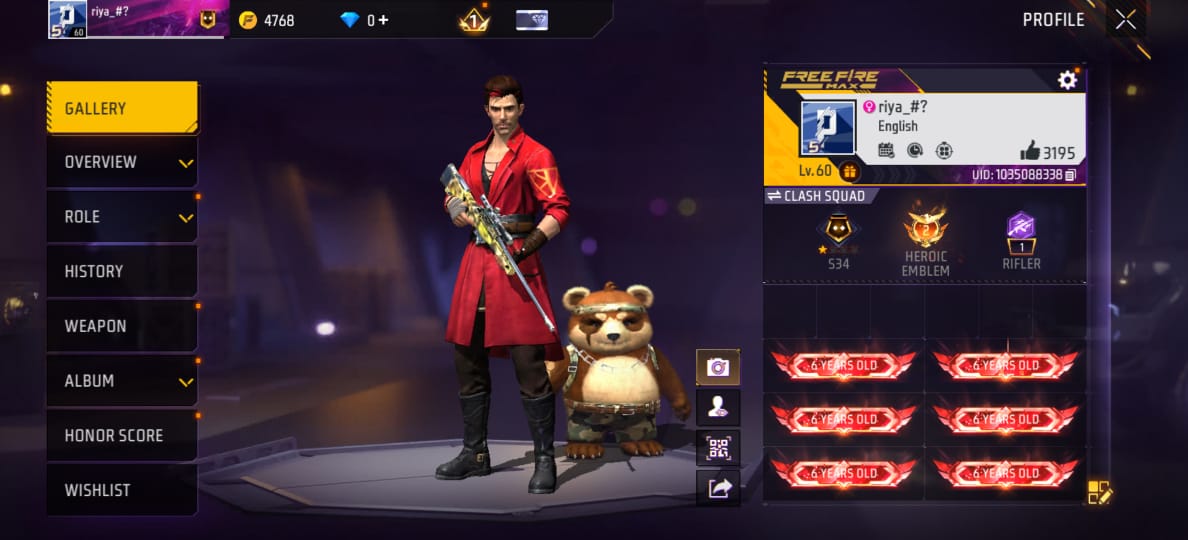Edit badges with the yellow pencil icon
The image size is (1188, 540).
(x=1099, y=491)
